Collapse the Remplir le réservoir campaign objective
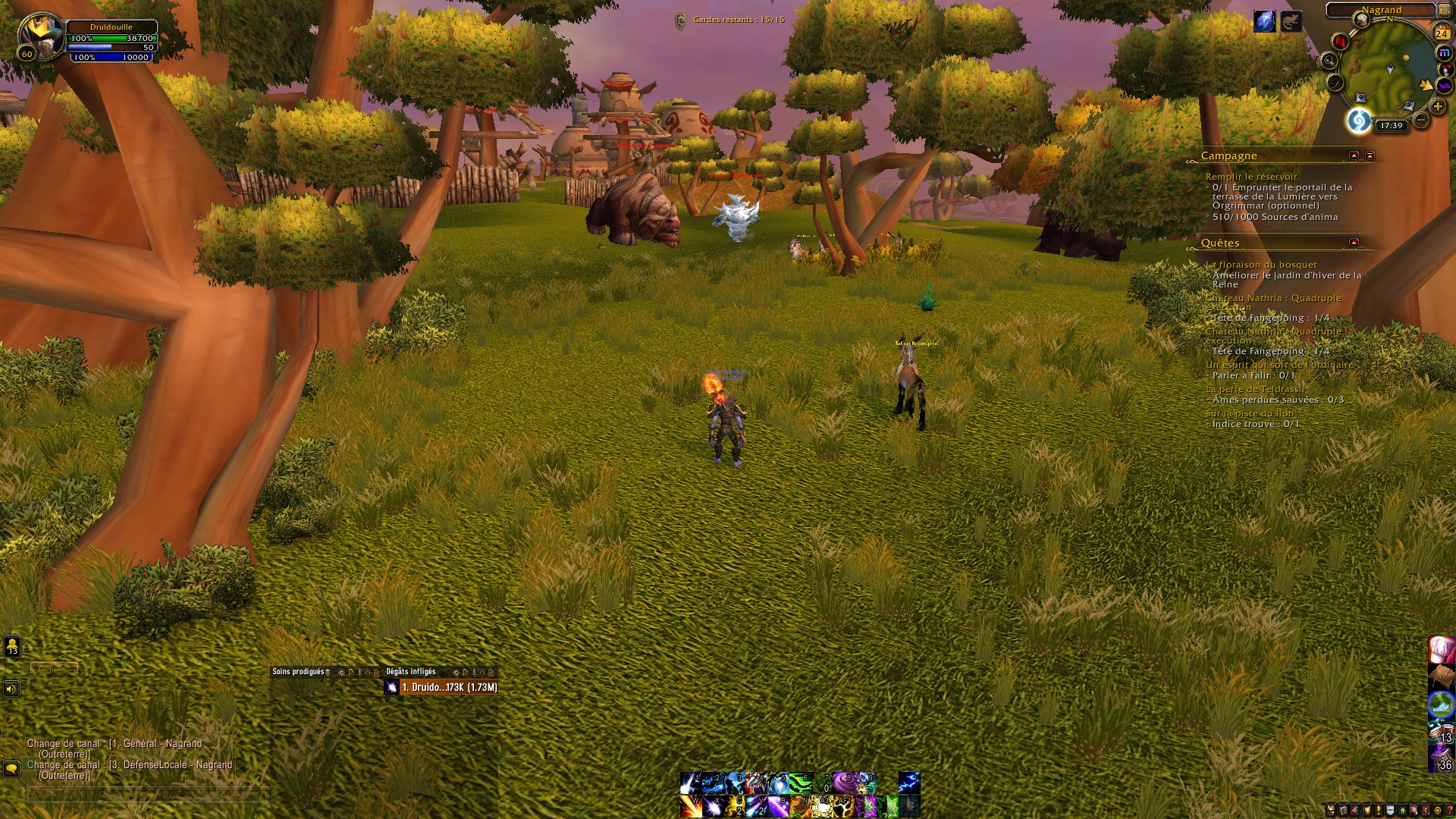This screenshot has height=819, width=1456. pyautogui.click(x=1251, y=177)
